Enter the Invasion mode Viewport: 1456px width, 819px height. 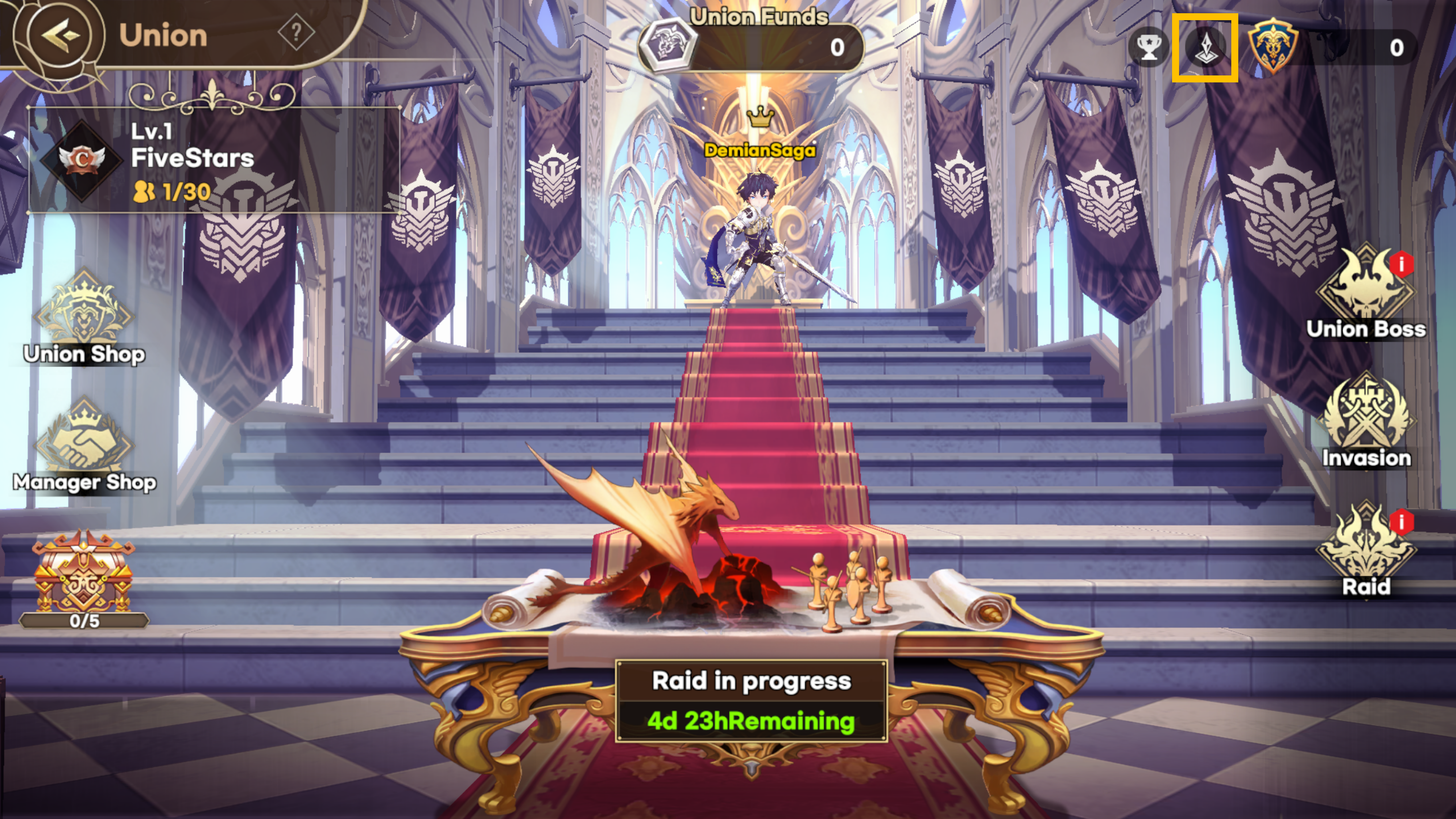click(x=1366, y=421)
